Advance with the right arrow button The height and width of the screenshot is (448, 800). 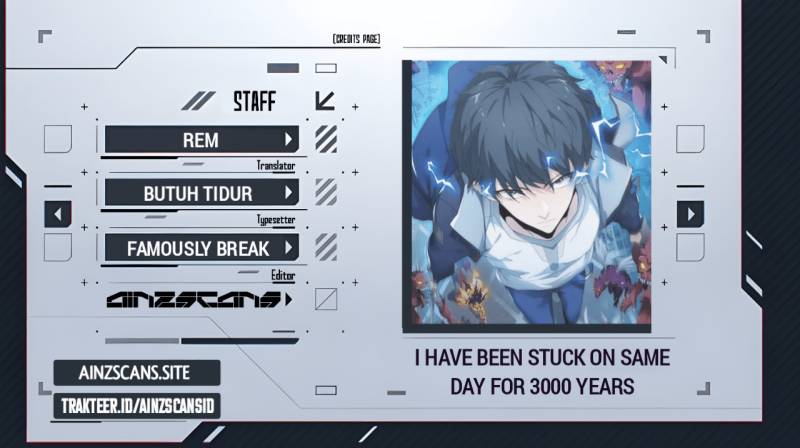(690, 214)
